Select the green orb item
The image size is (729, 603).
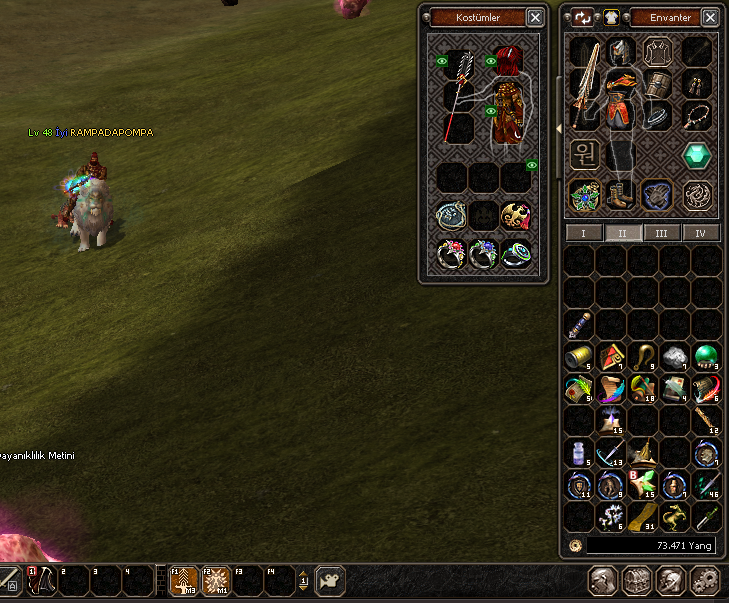(x=707, y=356)
